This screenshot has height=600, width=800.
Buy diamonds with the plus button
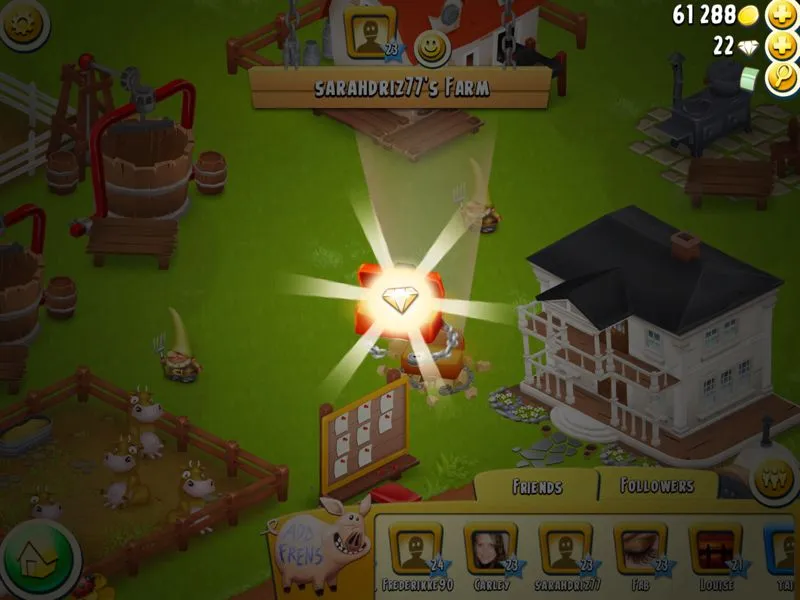click(x=781, y=47)
